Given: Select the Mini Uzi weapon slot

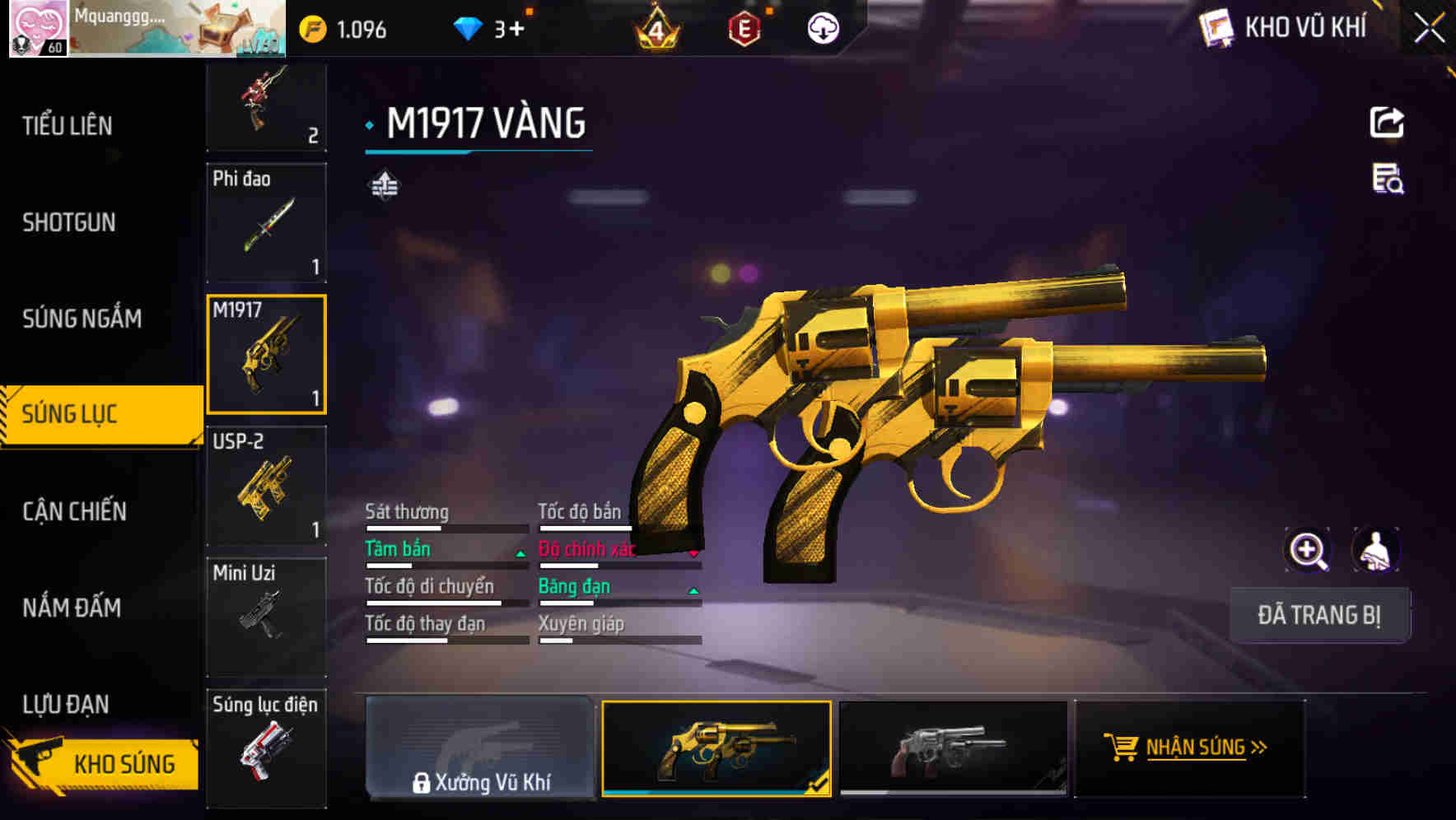Looking at the screenshot, I should (266, 617).
